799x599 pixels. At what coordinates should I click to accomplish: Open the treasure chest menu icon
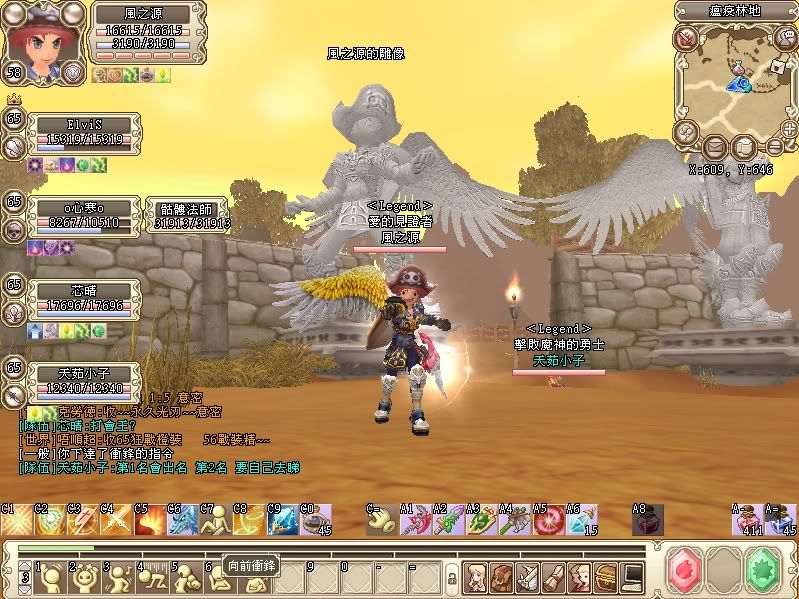point(606,576)
